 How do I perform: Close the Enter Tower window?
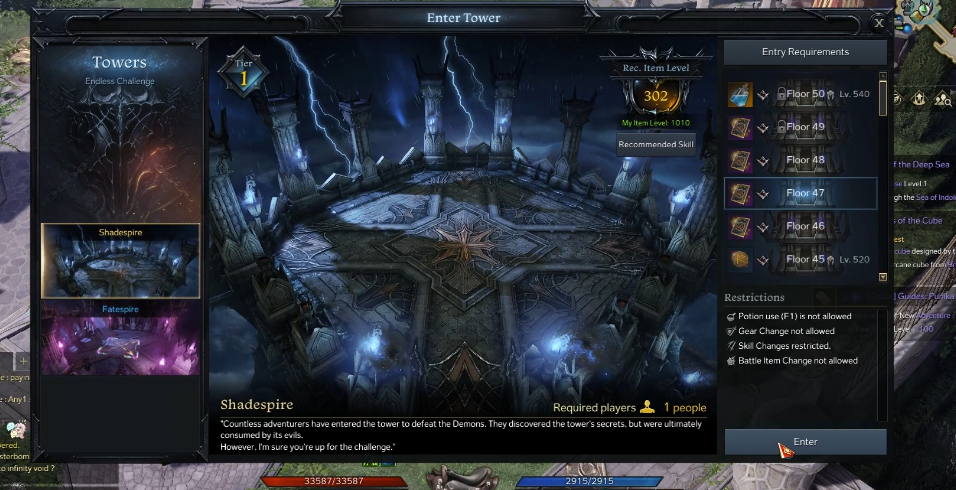point(878,22)
